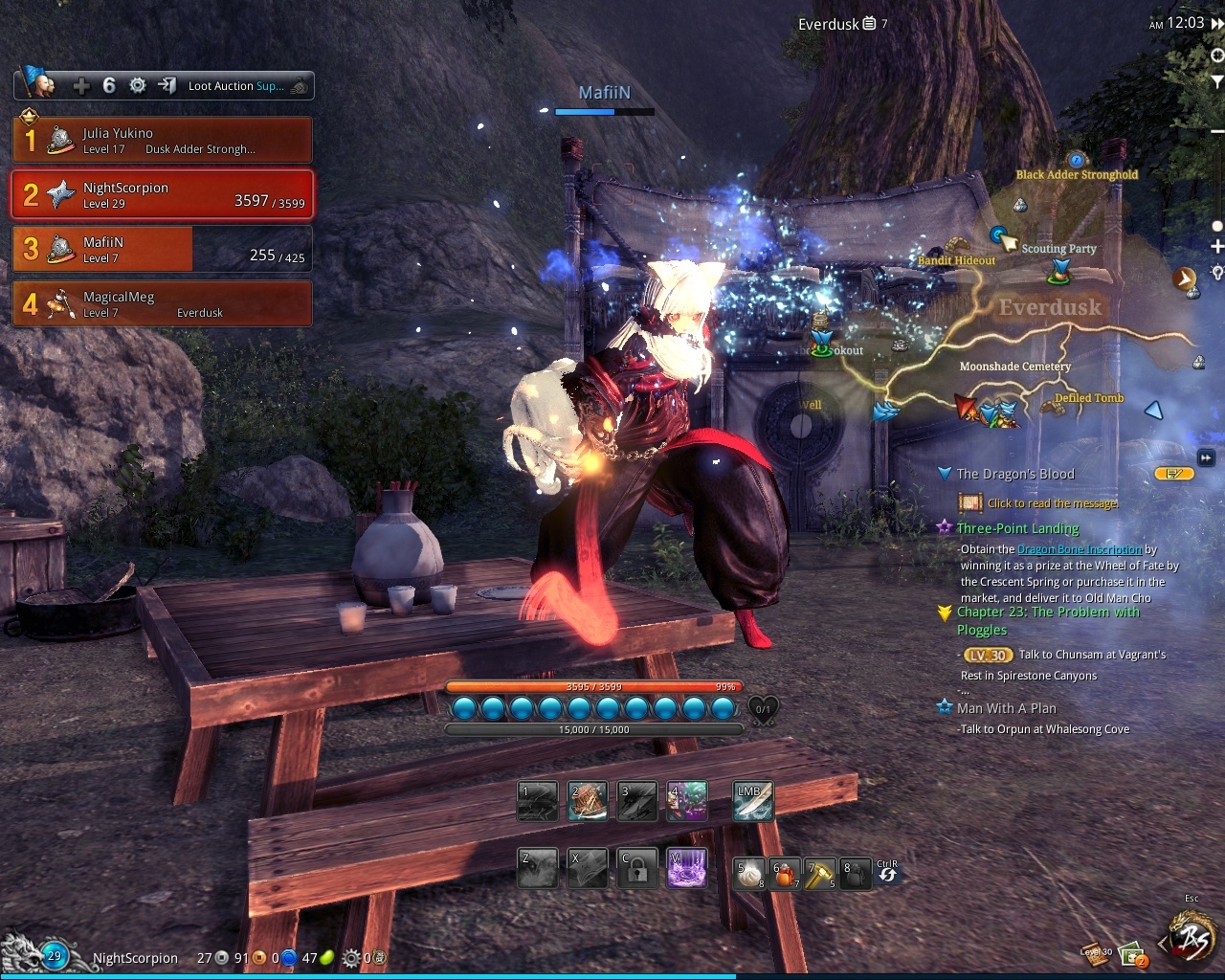The width and height of the screenshot is (1225, 980).
Task: Eat the dumpling in item slot 5
Action: [x=748, y=874]
